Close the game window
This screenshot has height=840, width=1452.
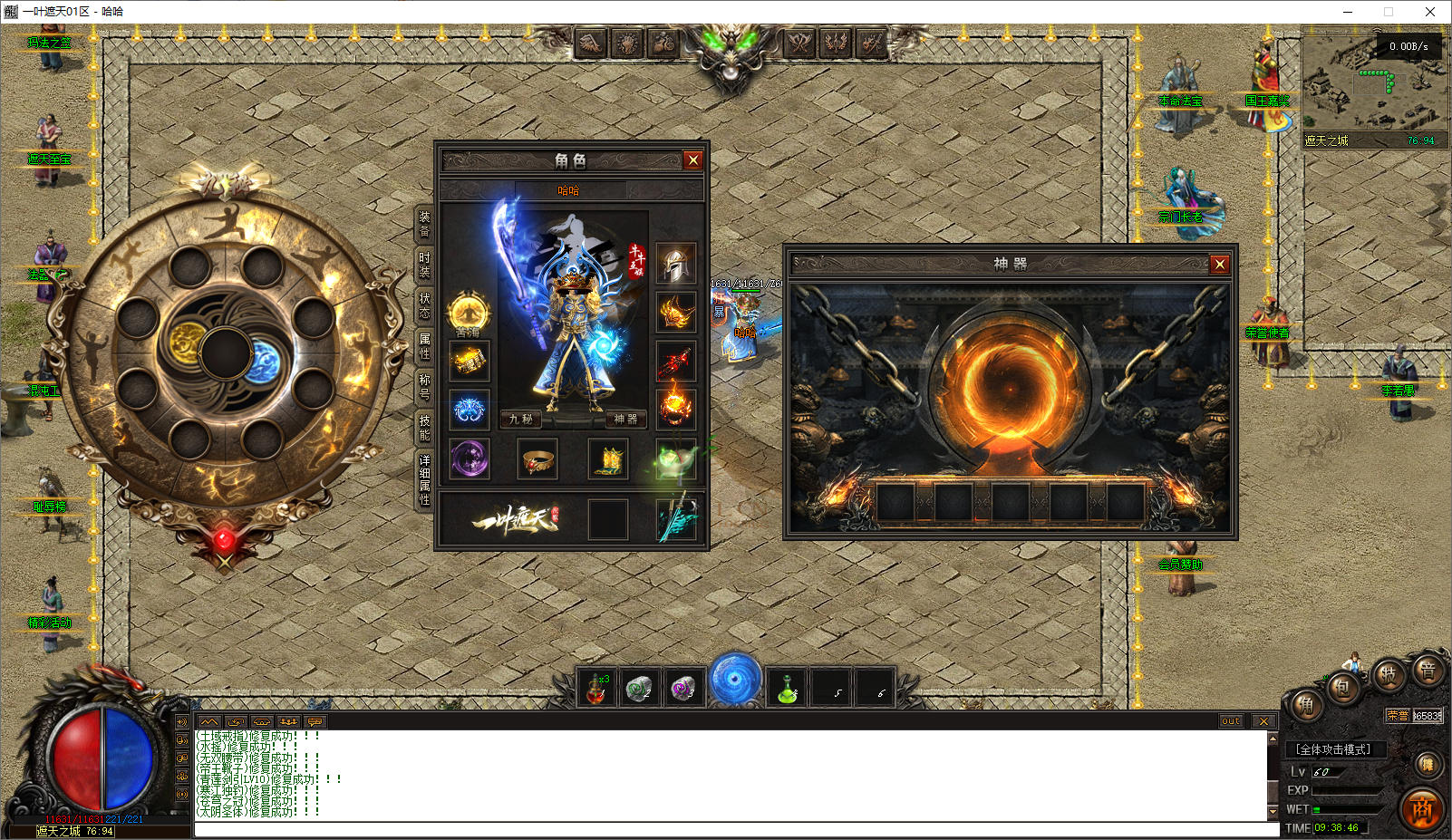pos(1430,12)
